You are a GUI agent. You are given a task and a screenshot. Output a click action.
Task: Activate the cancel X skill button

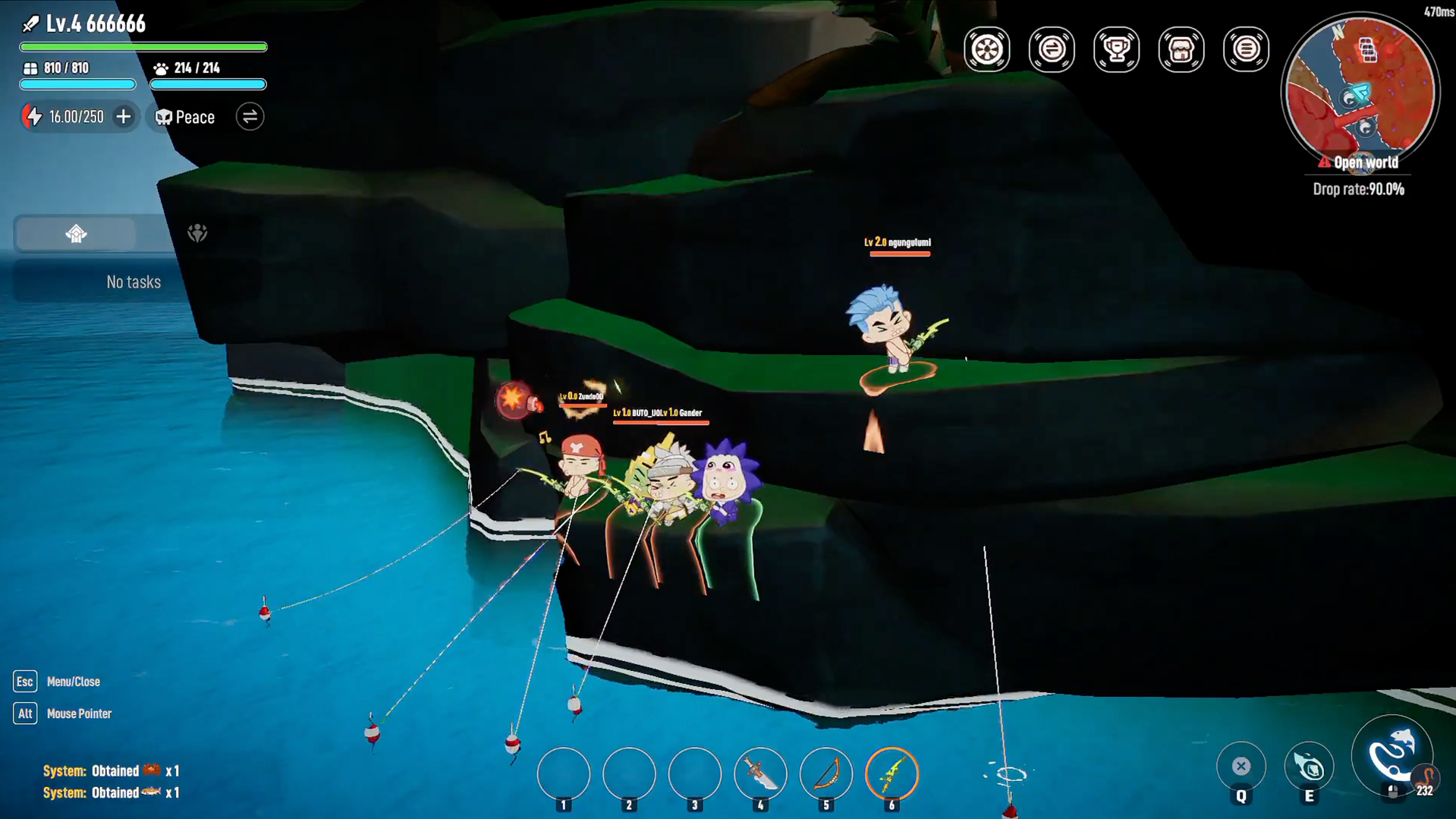click(1241, 767)
